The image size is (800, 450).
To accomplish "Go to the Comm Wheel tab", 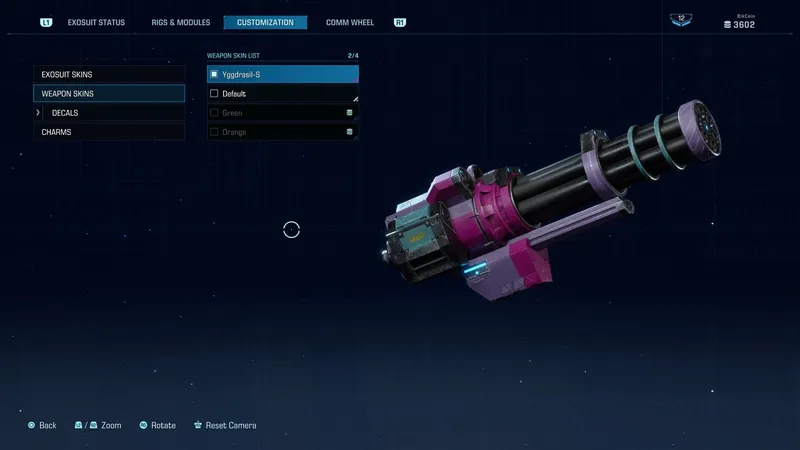I will (x=350, y=22).
